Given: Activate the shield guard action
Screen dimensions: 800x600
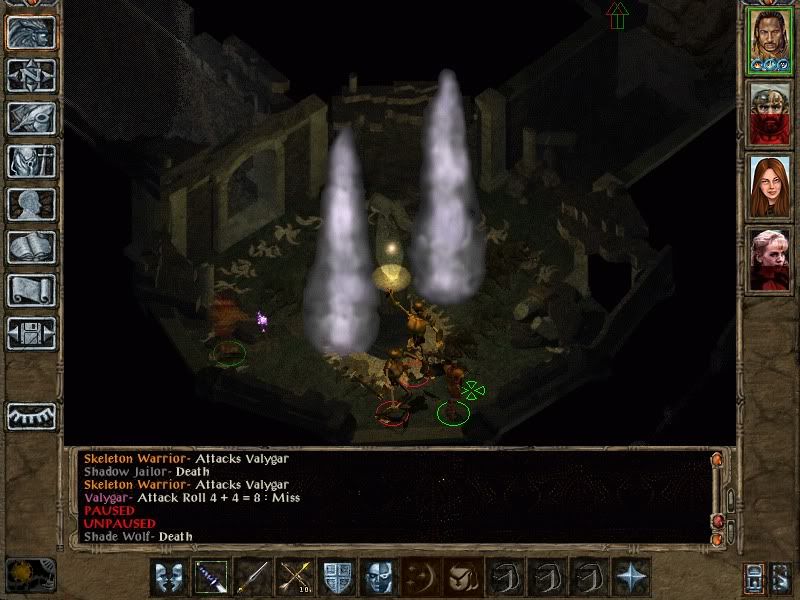Looking at the screenshot, I should click(x=336, y=577).
